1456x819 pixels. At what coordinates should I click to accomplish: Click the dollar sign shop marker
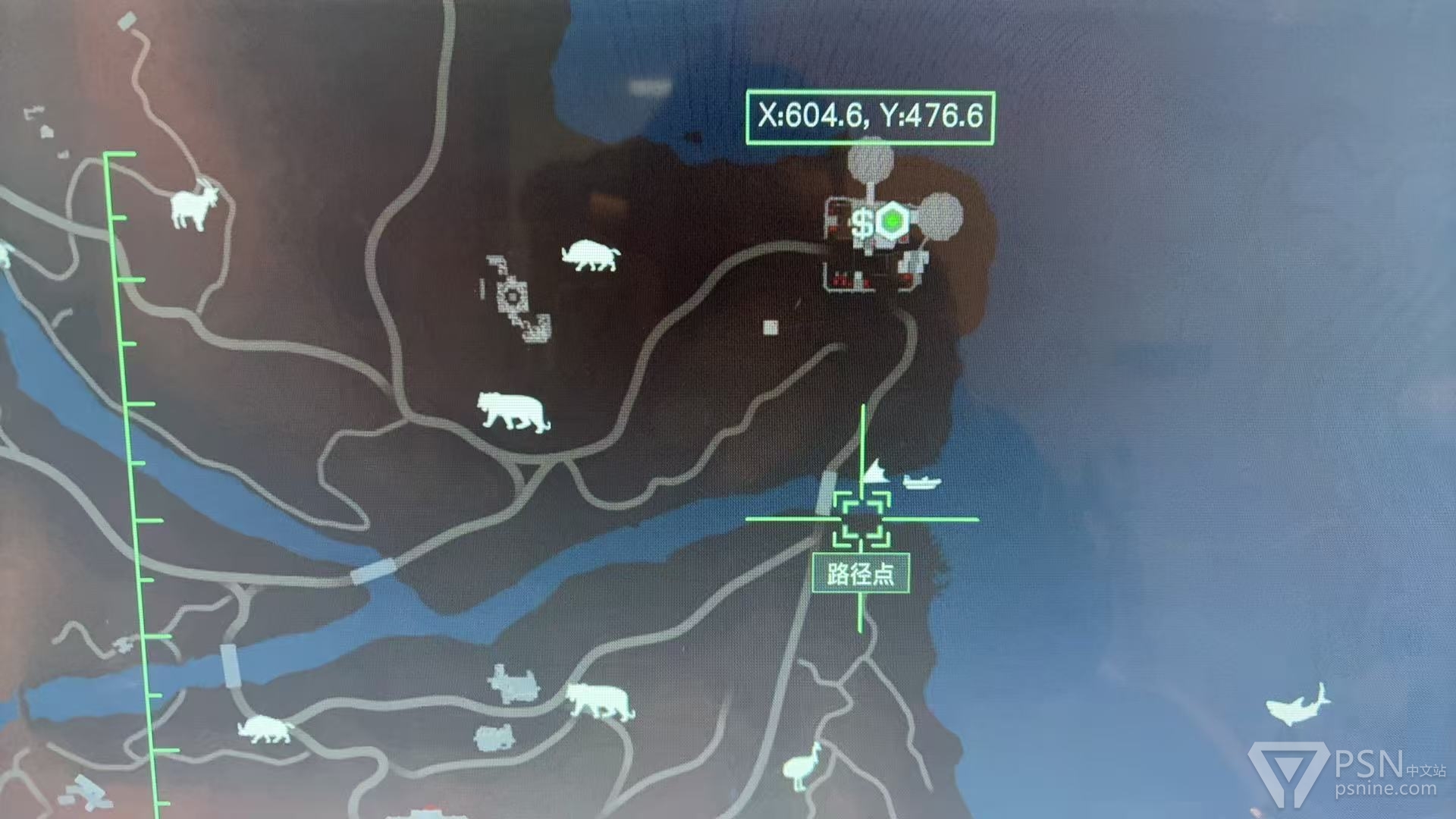point(862,224)
